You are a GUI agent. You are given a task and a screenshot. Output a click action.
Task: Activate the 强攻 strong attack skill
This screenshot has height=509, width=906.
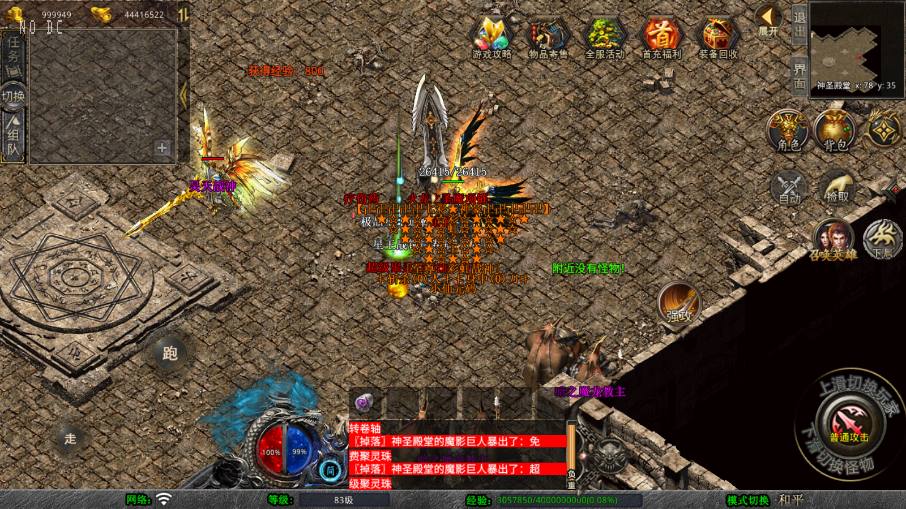coord(679,302)
